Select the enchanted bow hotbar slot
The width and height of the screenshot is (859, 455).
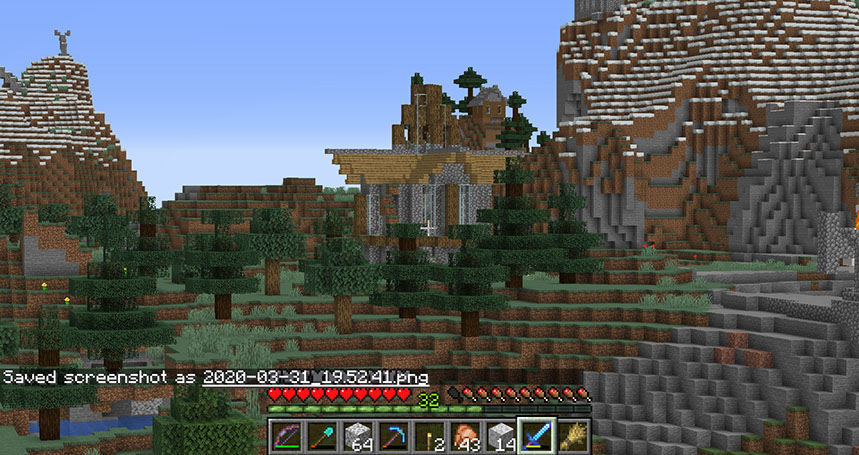286,436
